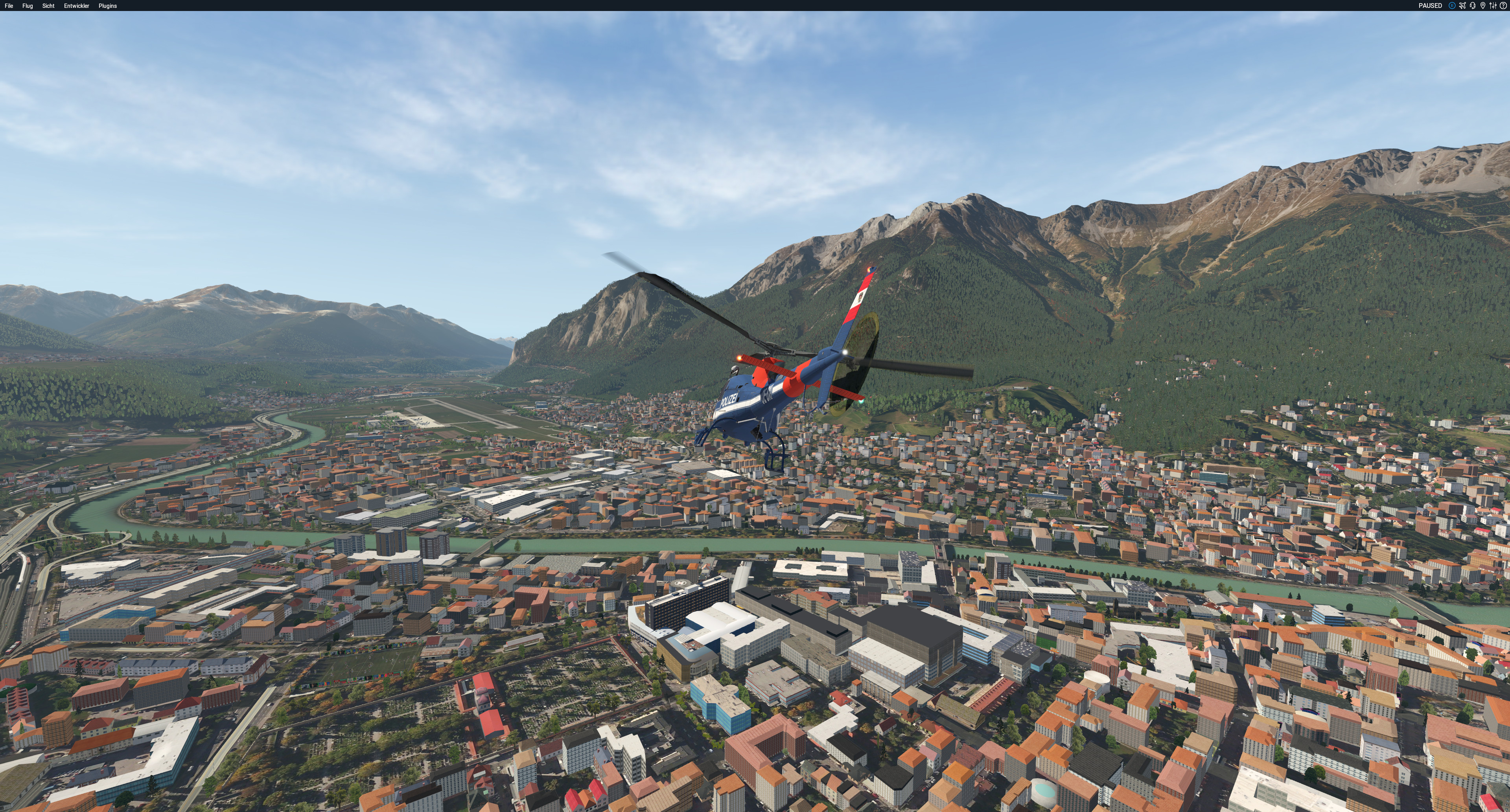This screenshot has height=812, width=1510.
Task: Show the map using the pin icon
Action: point(1483,6)
